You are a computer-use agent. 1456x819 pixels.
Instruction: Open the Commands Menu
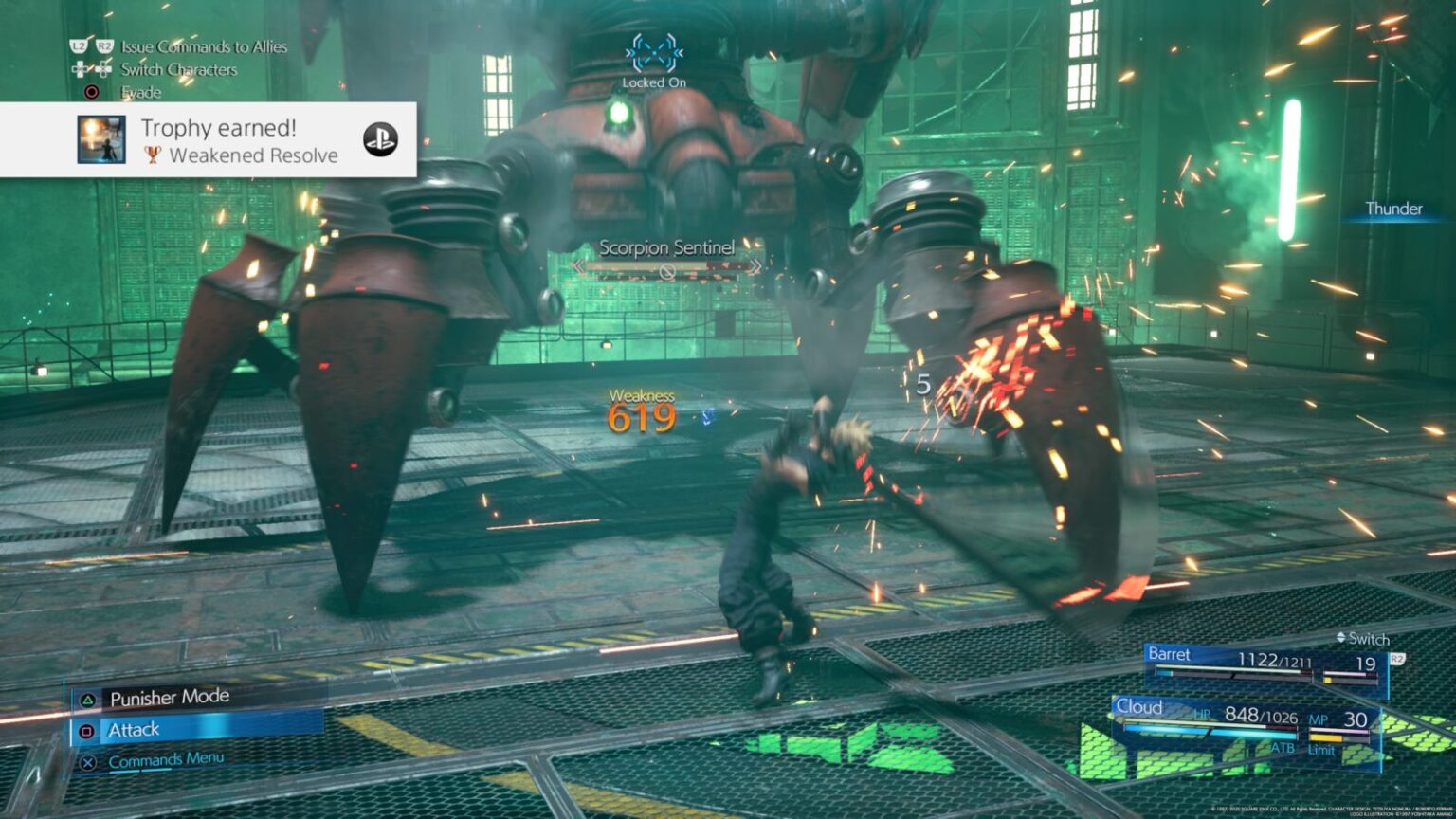(165, 760)
